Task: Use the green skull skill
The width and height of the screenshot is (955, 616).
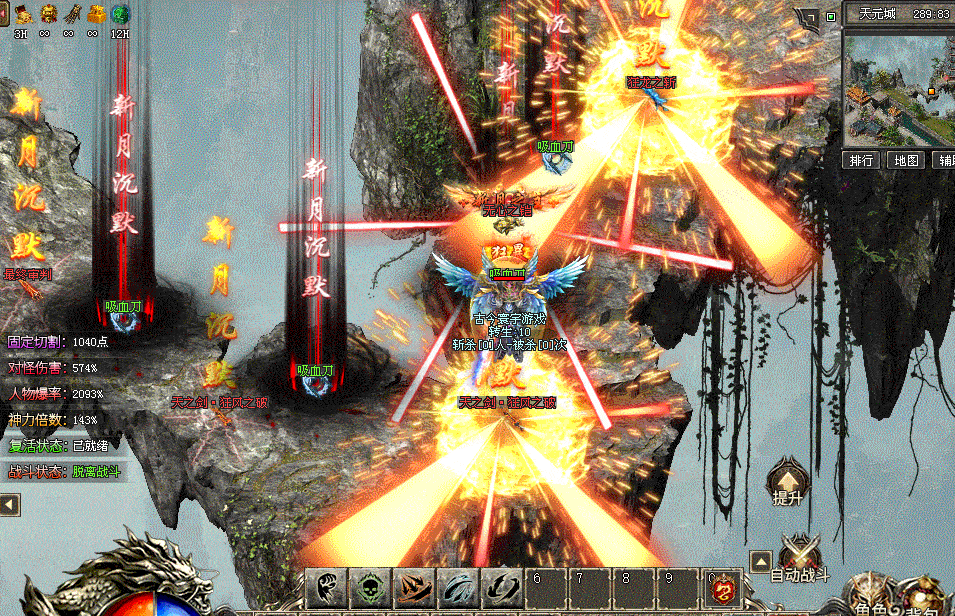Action: [x=371, y=587]
